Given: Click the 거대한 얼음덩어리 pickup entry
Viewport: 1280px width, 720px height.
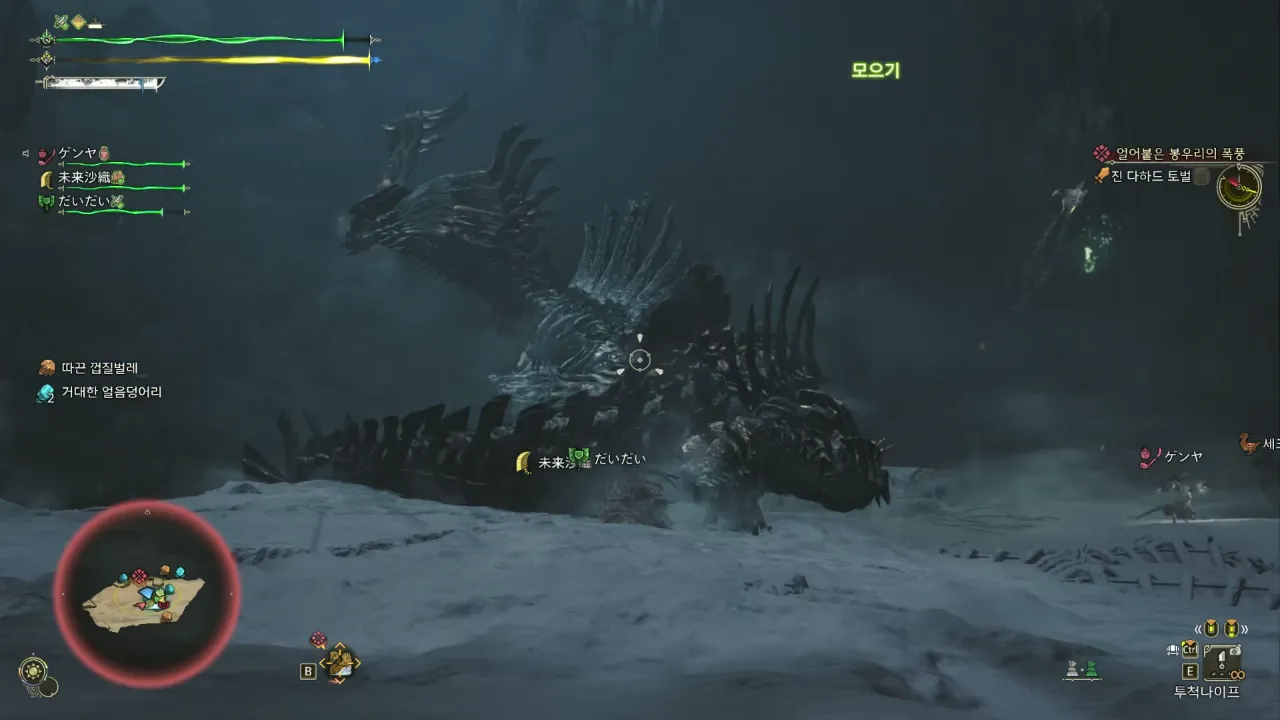Looking at the screenshot, I should 112,393.
